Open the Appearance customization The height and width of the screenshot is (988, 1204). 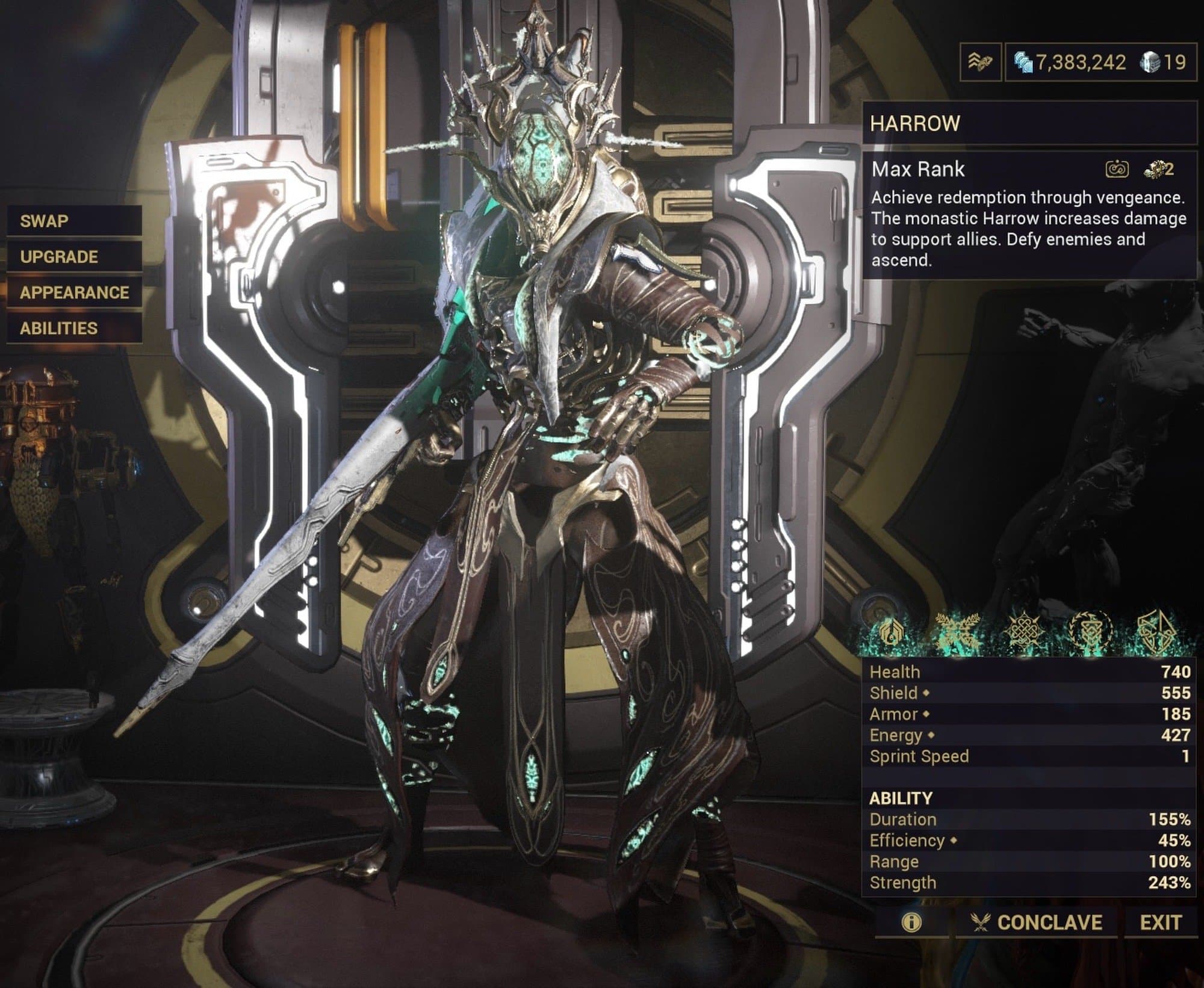click(x=74, y=292)
